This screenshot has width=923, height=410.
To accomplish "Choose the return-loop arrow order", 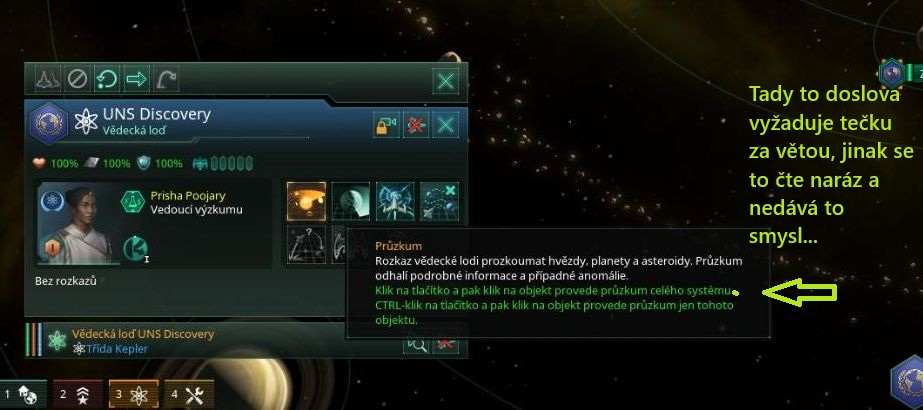I will click(x=106, y=78).
